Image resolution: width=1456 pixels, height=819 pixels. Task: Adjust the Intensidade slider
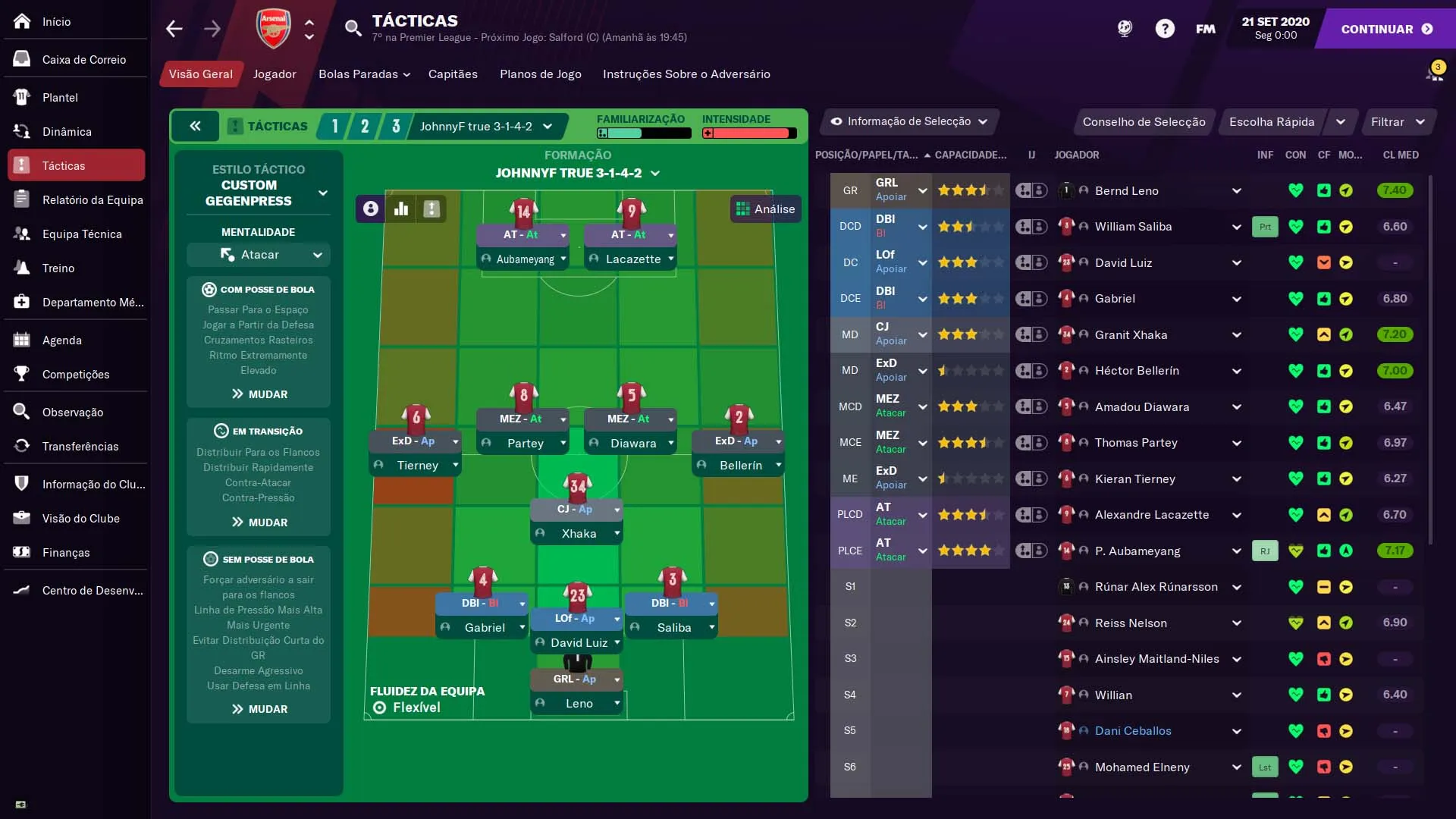749,133
